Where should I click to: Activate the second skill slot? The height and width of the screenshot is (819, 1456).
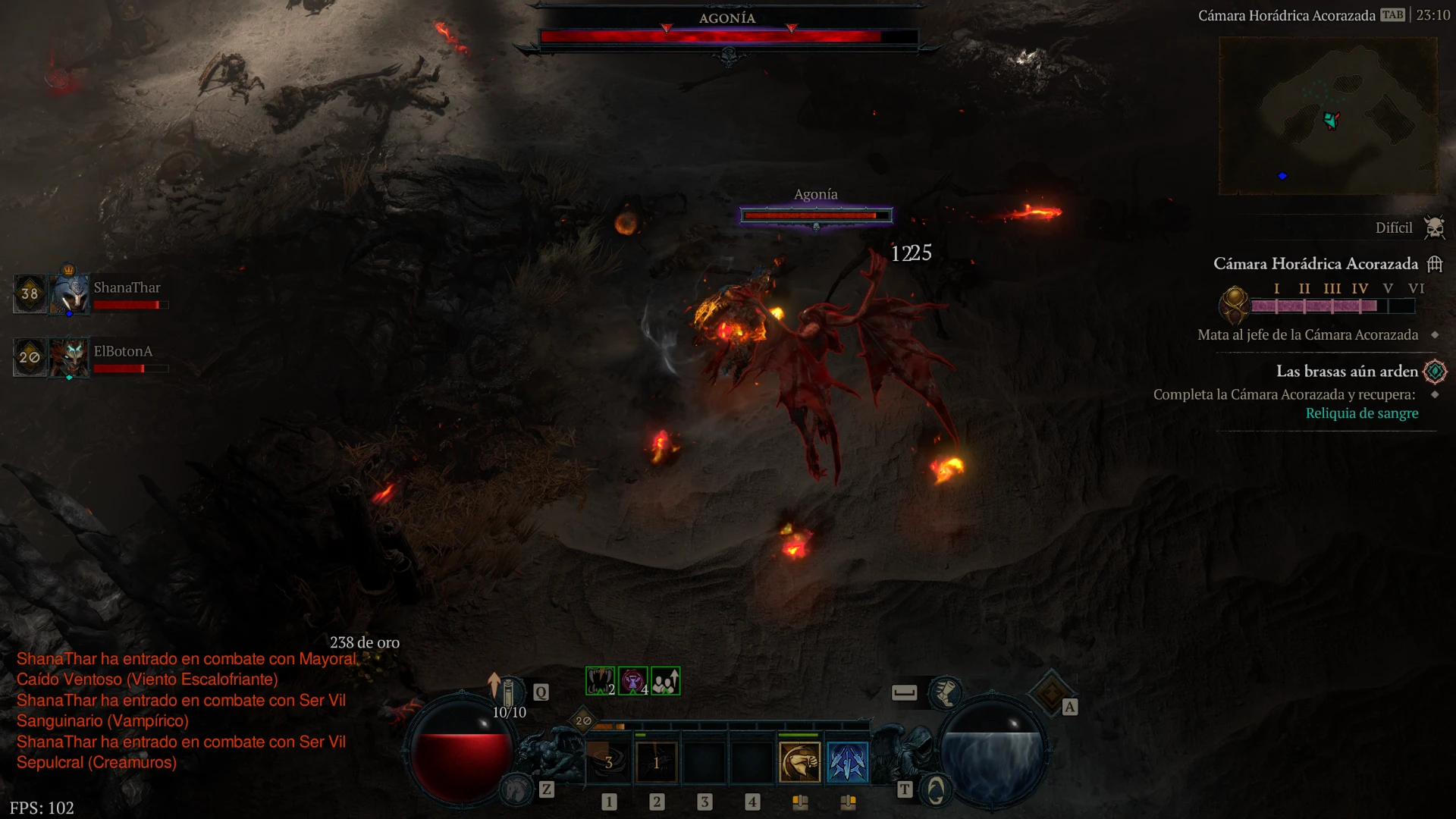pyautogui.click(x=657, y=762)
